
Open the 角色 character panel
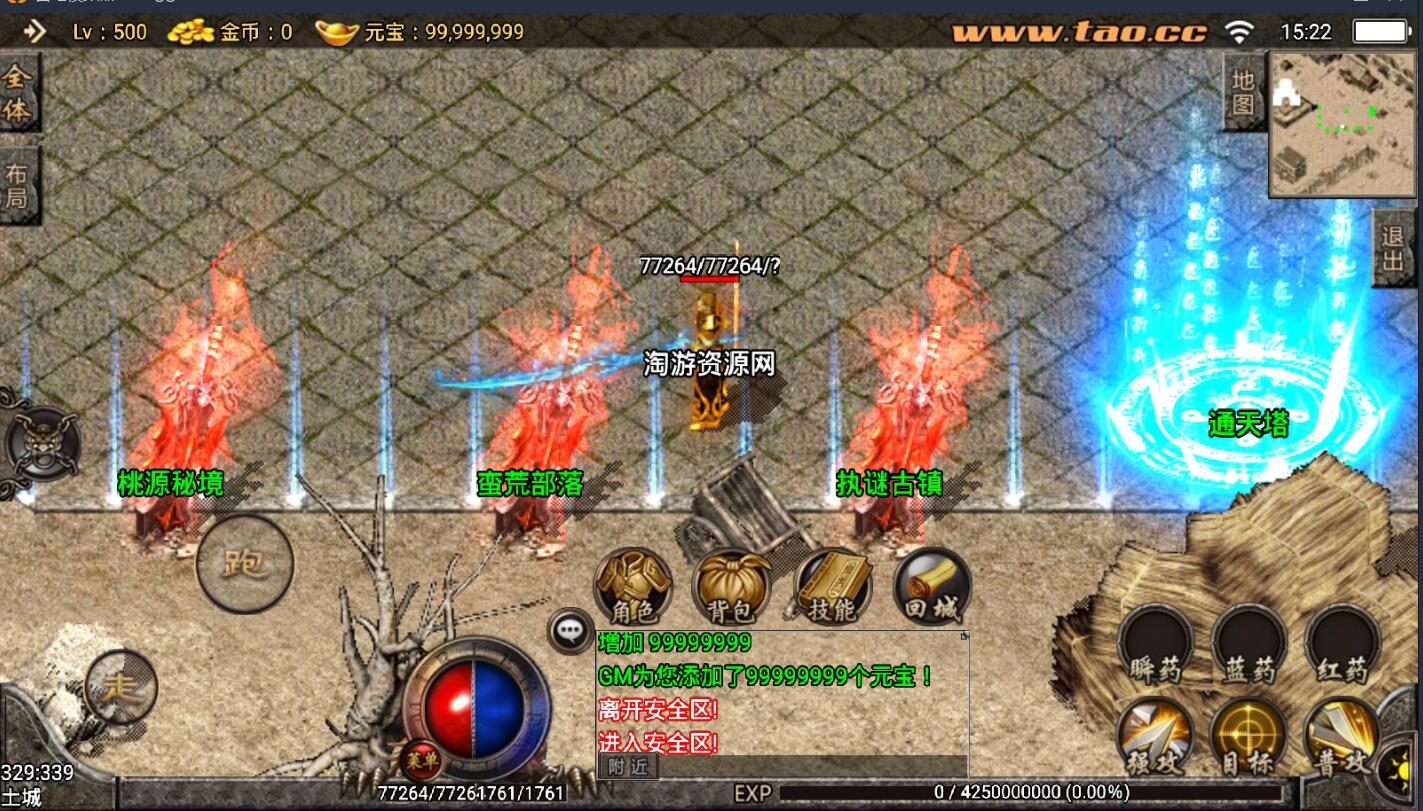pos(632,587)
